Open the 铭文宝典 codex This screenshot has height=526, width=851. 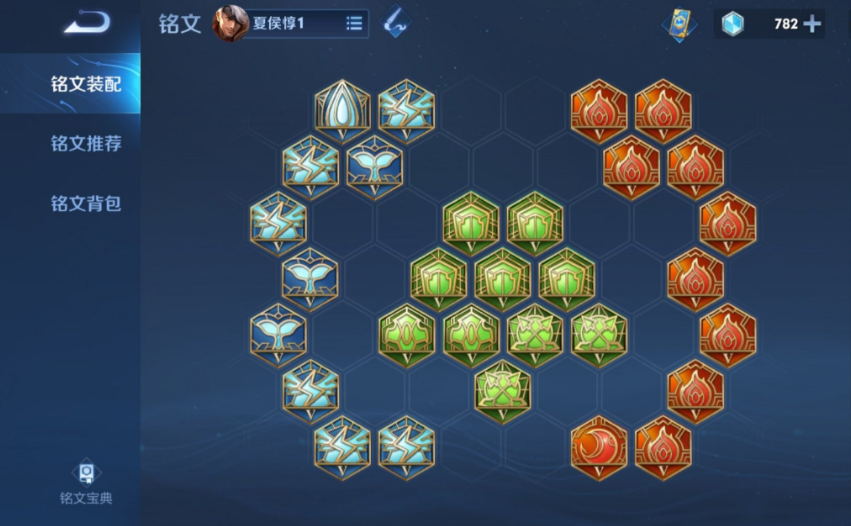click(x=86, y=482)
